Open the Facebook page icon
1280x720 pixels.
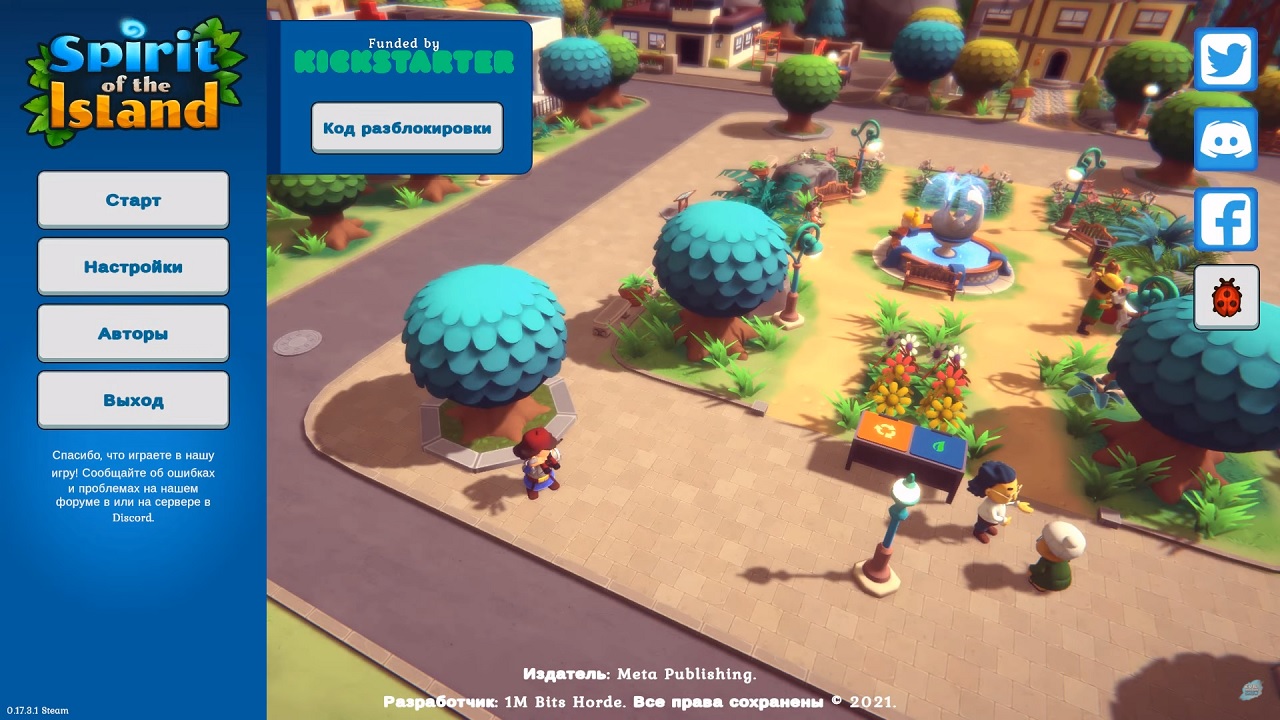point(1226,219)
